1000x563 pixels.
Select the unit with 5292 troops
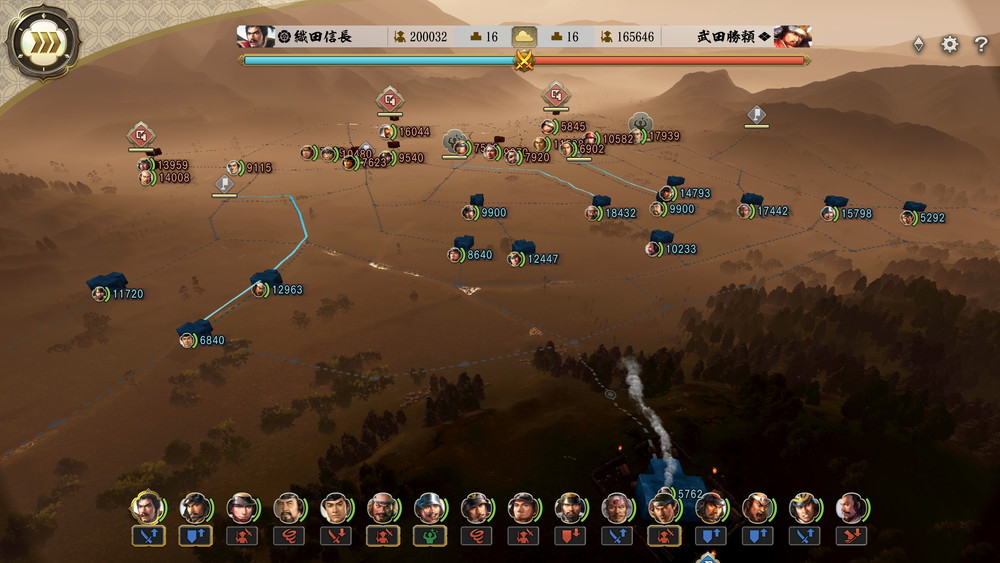click(908, 218)
